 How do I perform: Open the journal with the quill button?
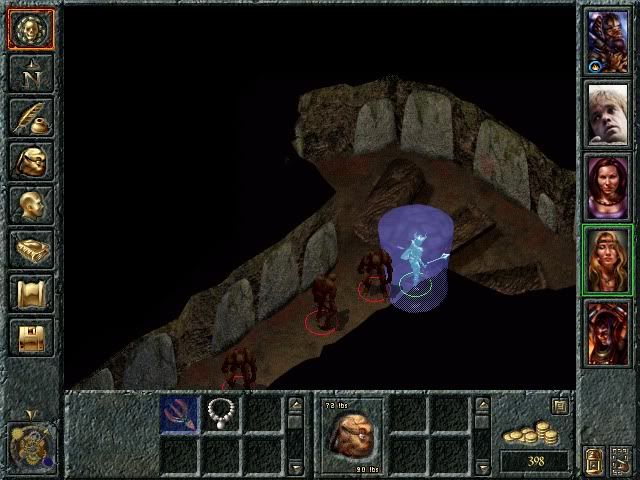click(x=30, y=117)
